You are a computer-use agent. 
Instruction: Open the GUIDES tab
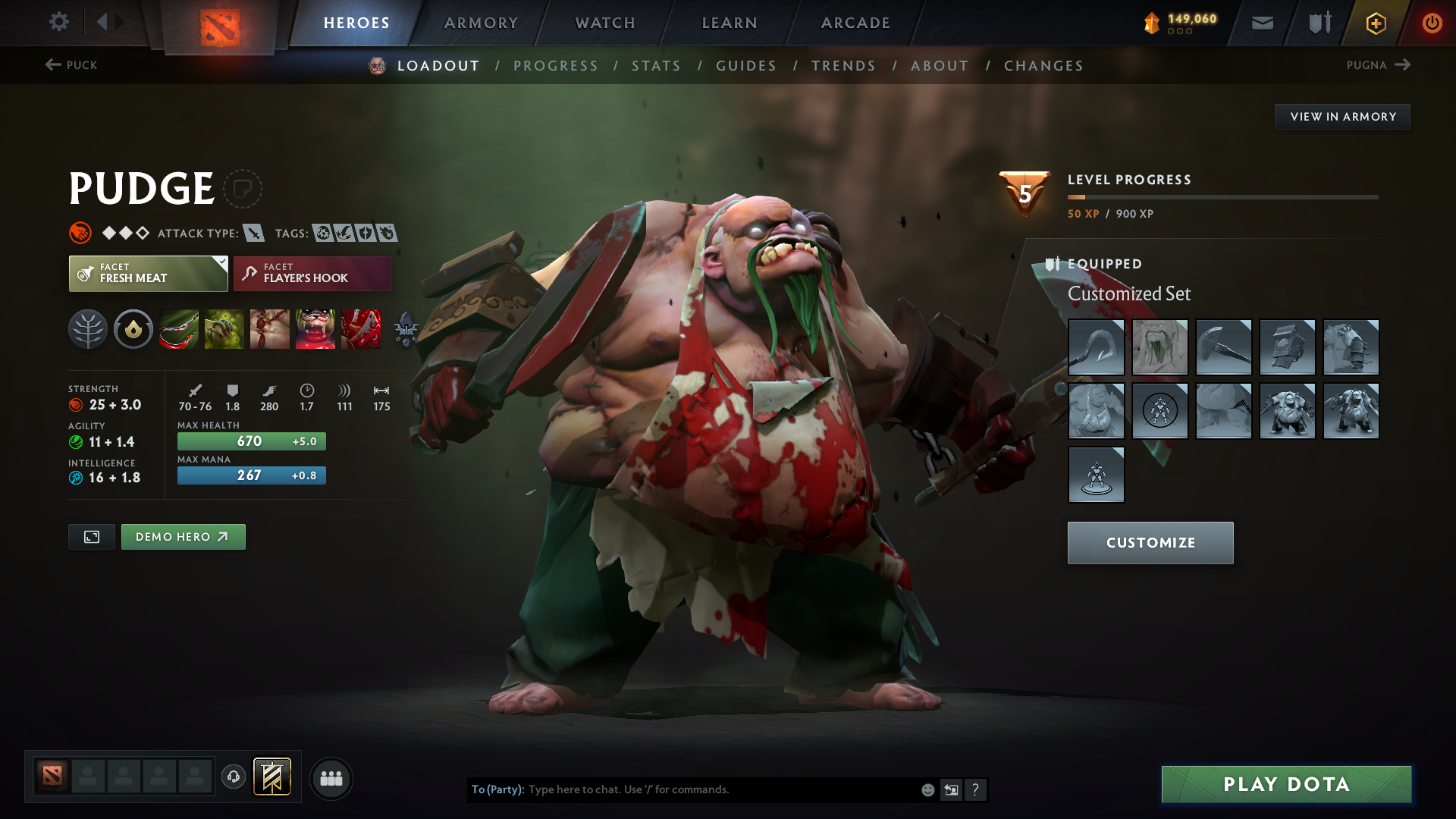coord(746,66)
